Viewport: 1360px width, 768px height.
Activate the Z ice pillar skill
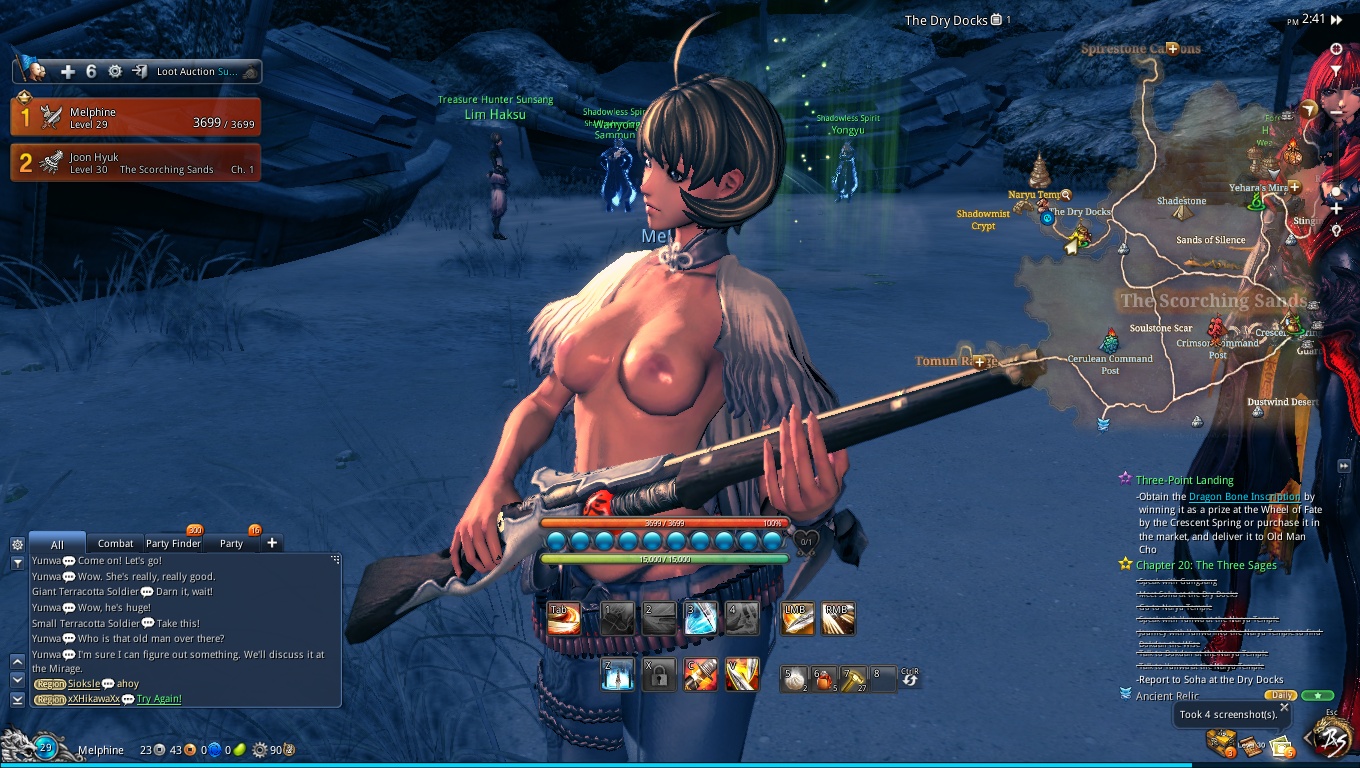[x=617, y=675]
